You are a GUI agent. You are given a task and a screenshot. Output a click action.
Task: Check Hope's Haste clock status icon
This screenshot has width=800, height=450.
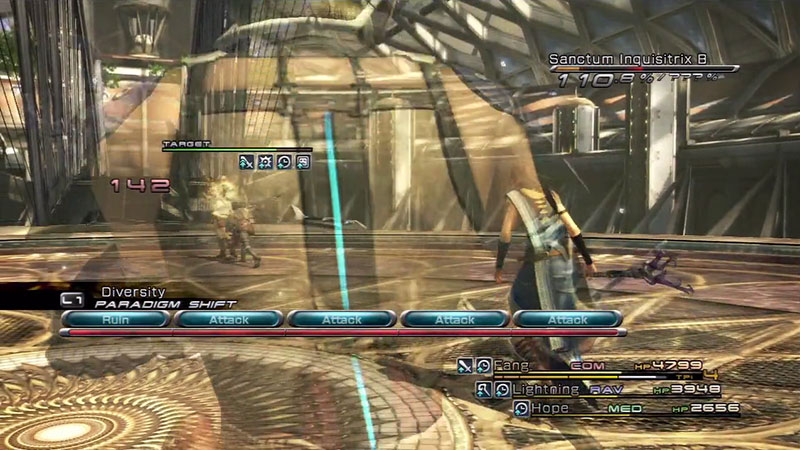click(521, 408)
